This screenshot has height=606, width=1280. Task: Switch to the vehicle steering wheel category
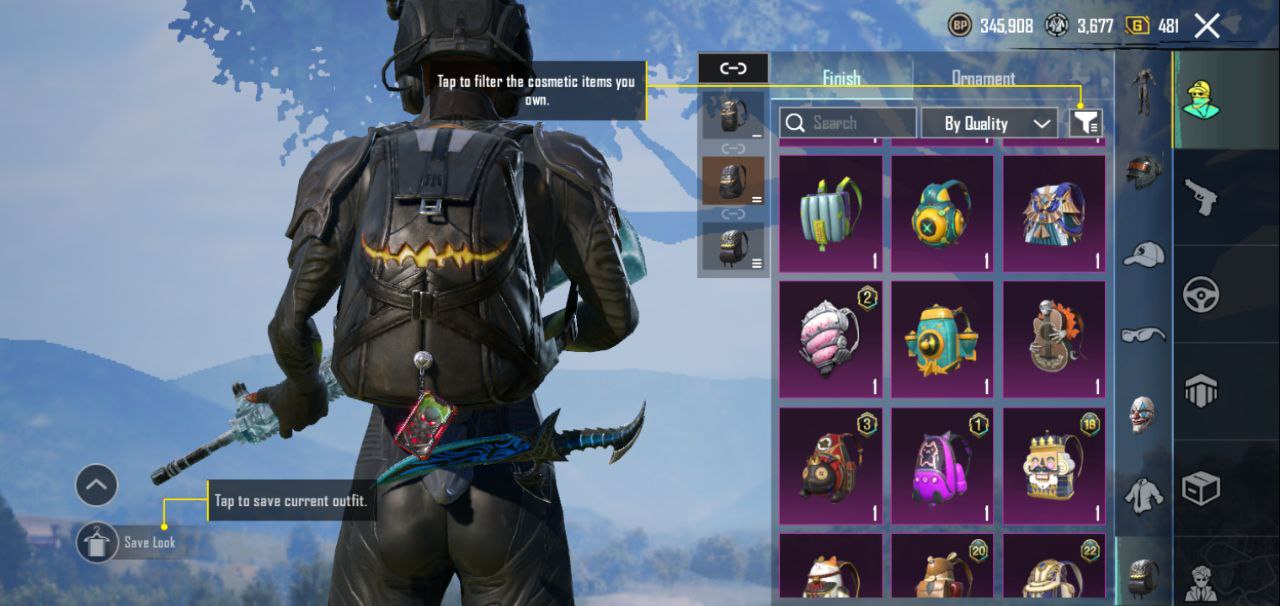(1200, 294)
